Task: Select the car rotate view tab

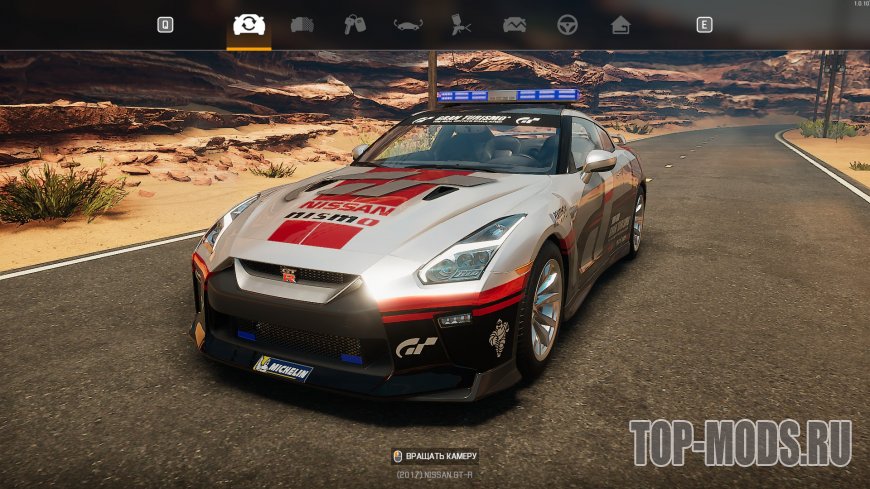Action: click(247, 25)
